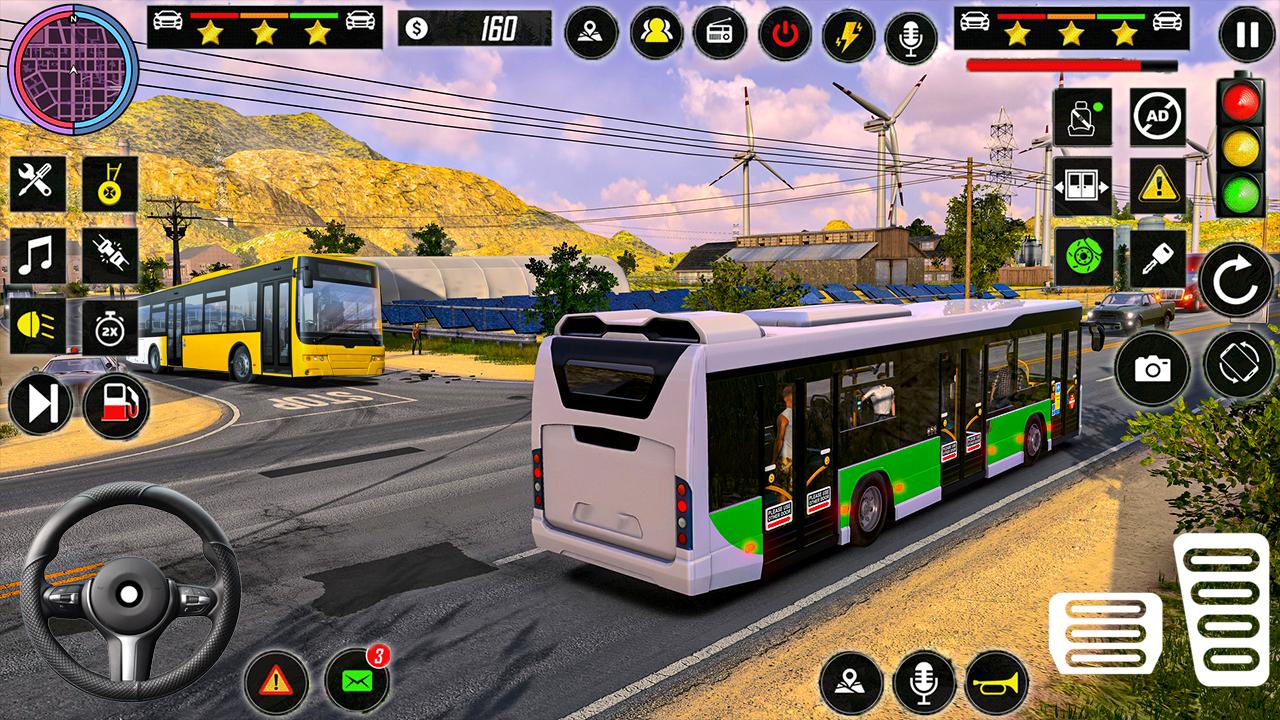Take a screenshot with camera button

[x=1152, y=367]
